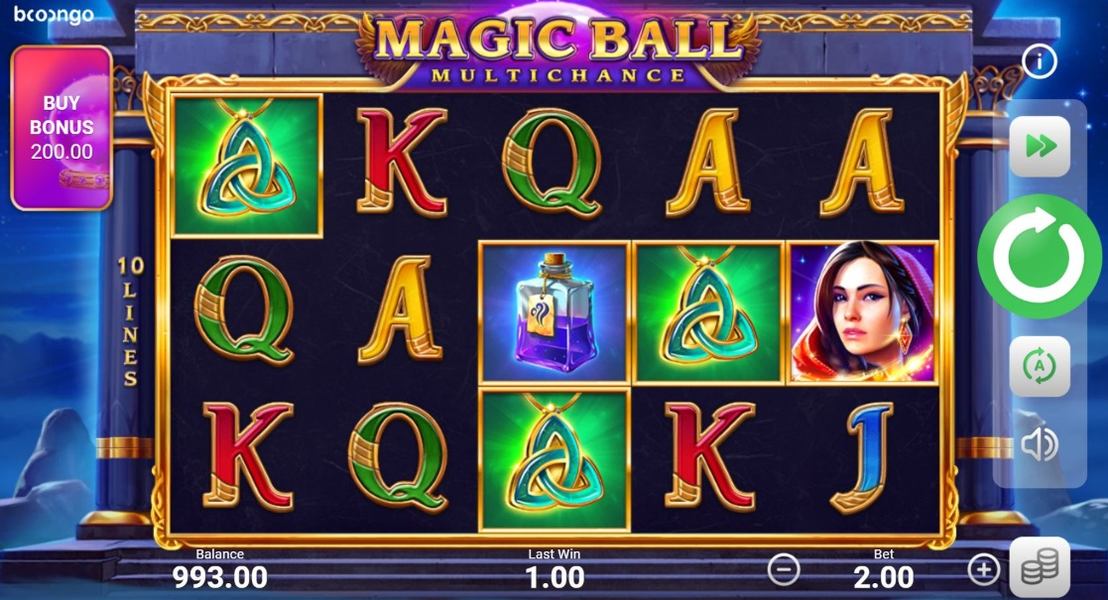Screen dimensions: 1108x600
Task: Toggle turbo fast-forward spin mode
Action: point(1040,147)
